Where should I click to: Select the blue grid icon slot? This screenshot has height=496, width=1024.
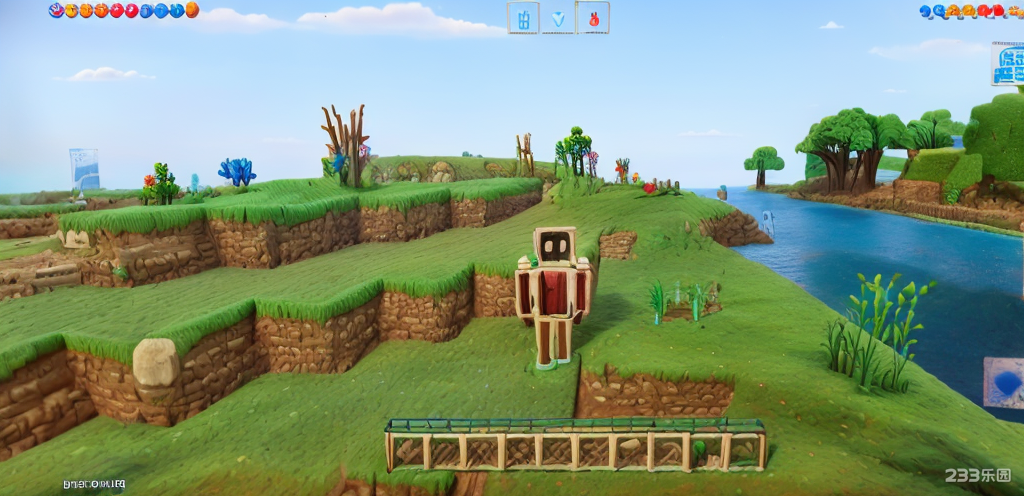523,17
